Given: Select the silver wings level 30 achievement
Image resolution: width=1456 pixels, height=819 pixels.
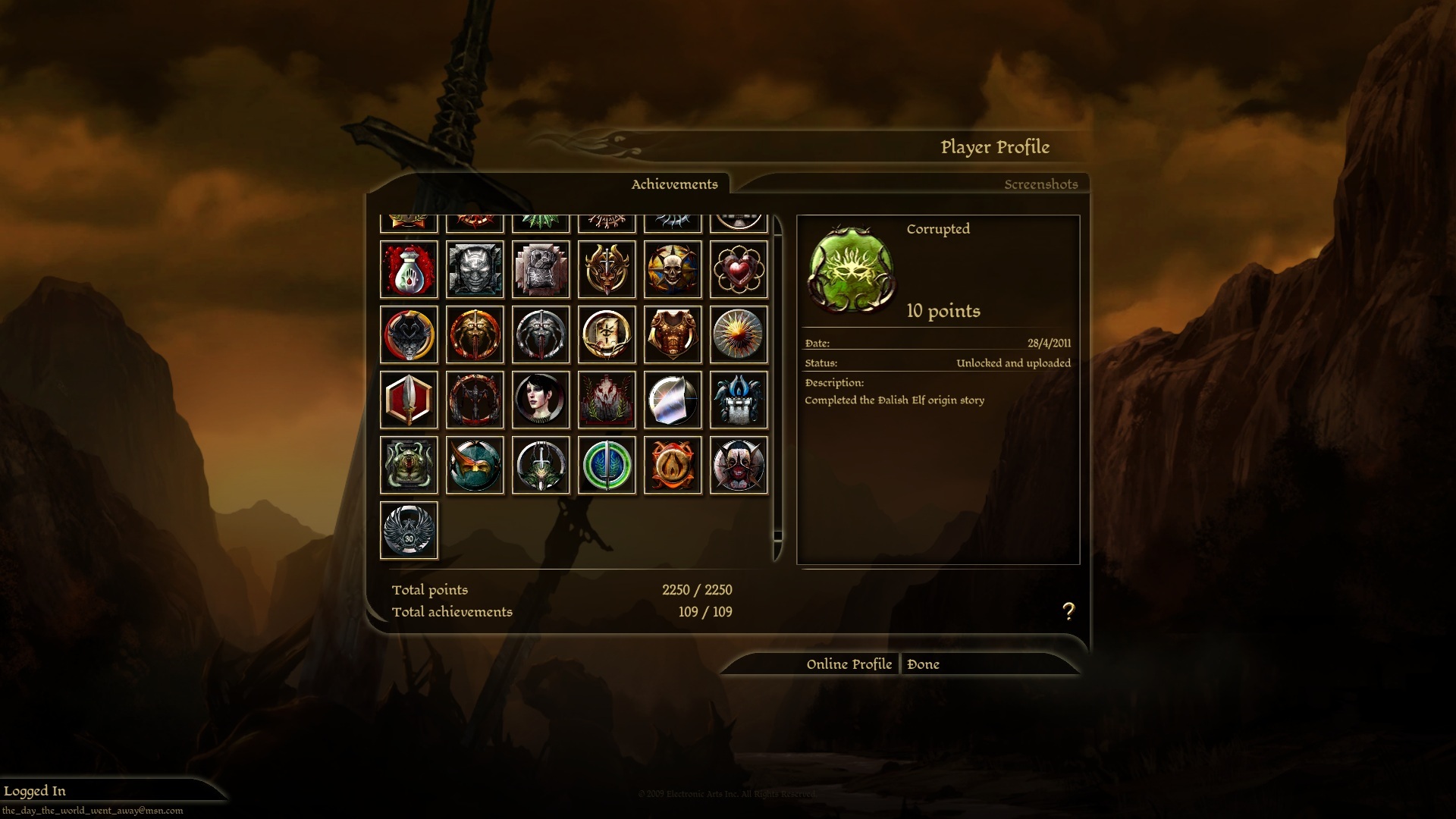Looking at the screenshot, I should [409, 530].
